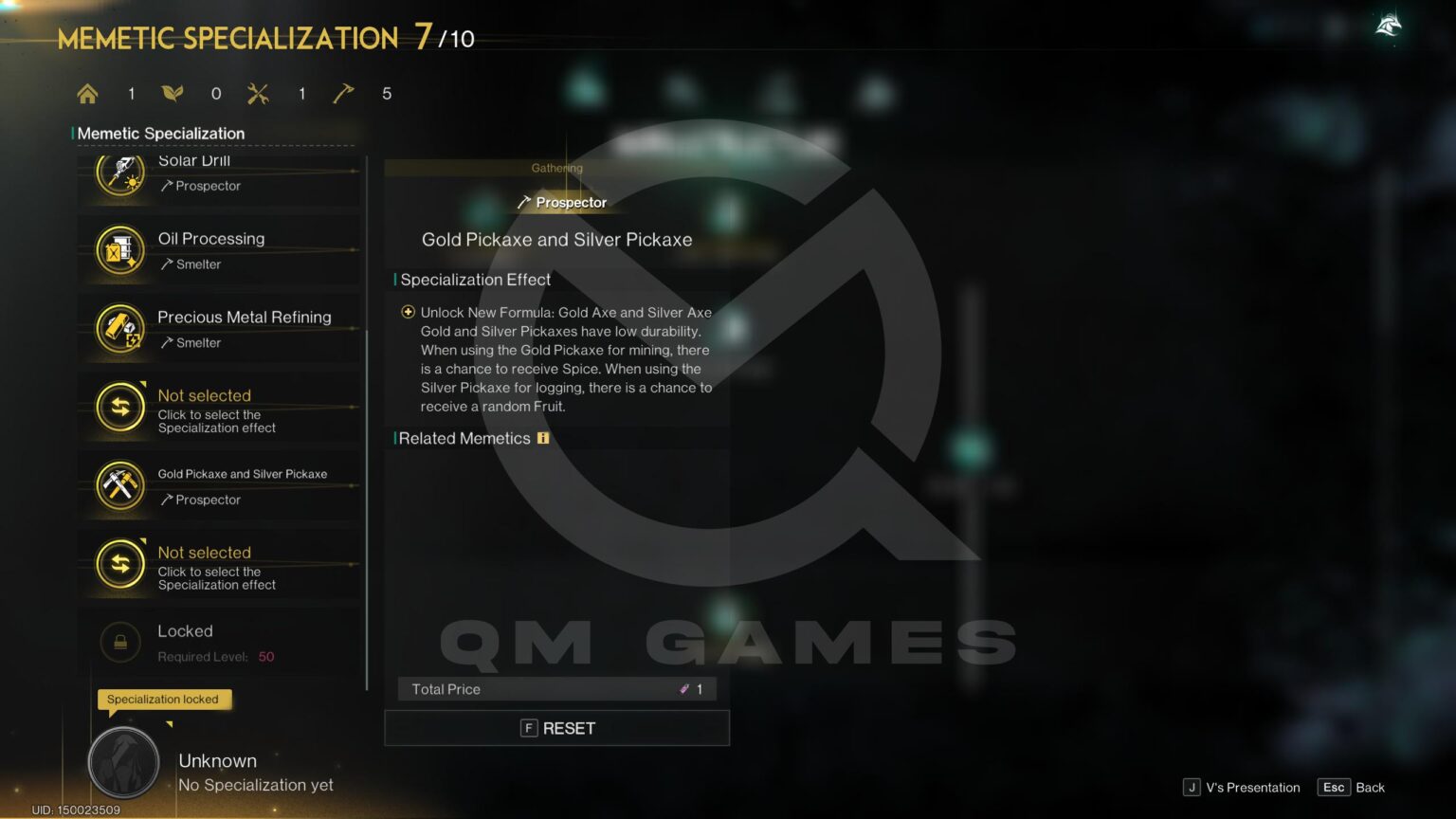
Task: Select the second Not selected specialization slot
Action: click(119, 564)
